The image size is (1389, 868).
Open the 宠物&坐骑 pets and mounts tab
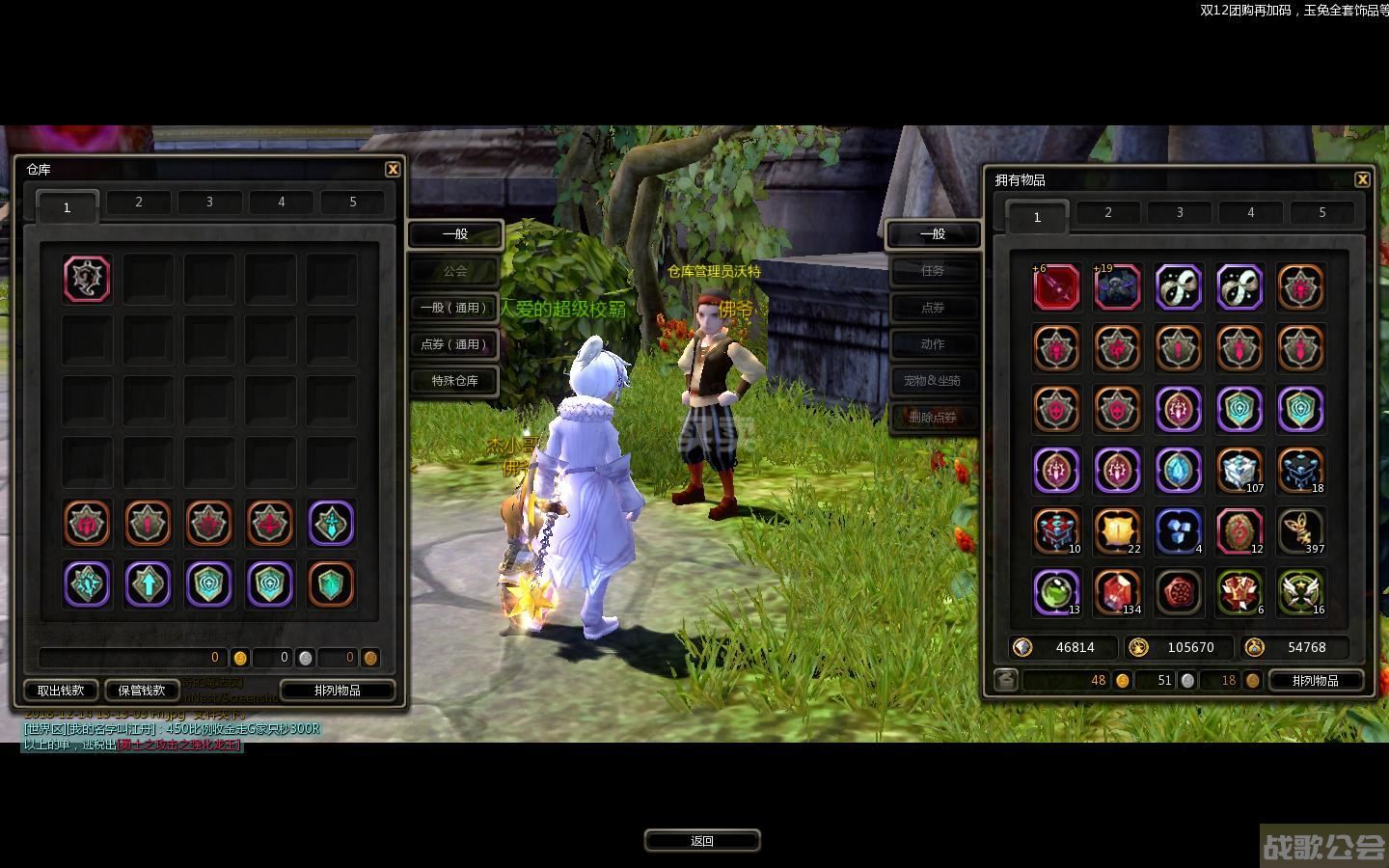click(933, 381)
